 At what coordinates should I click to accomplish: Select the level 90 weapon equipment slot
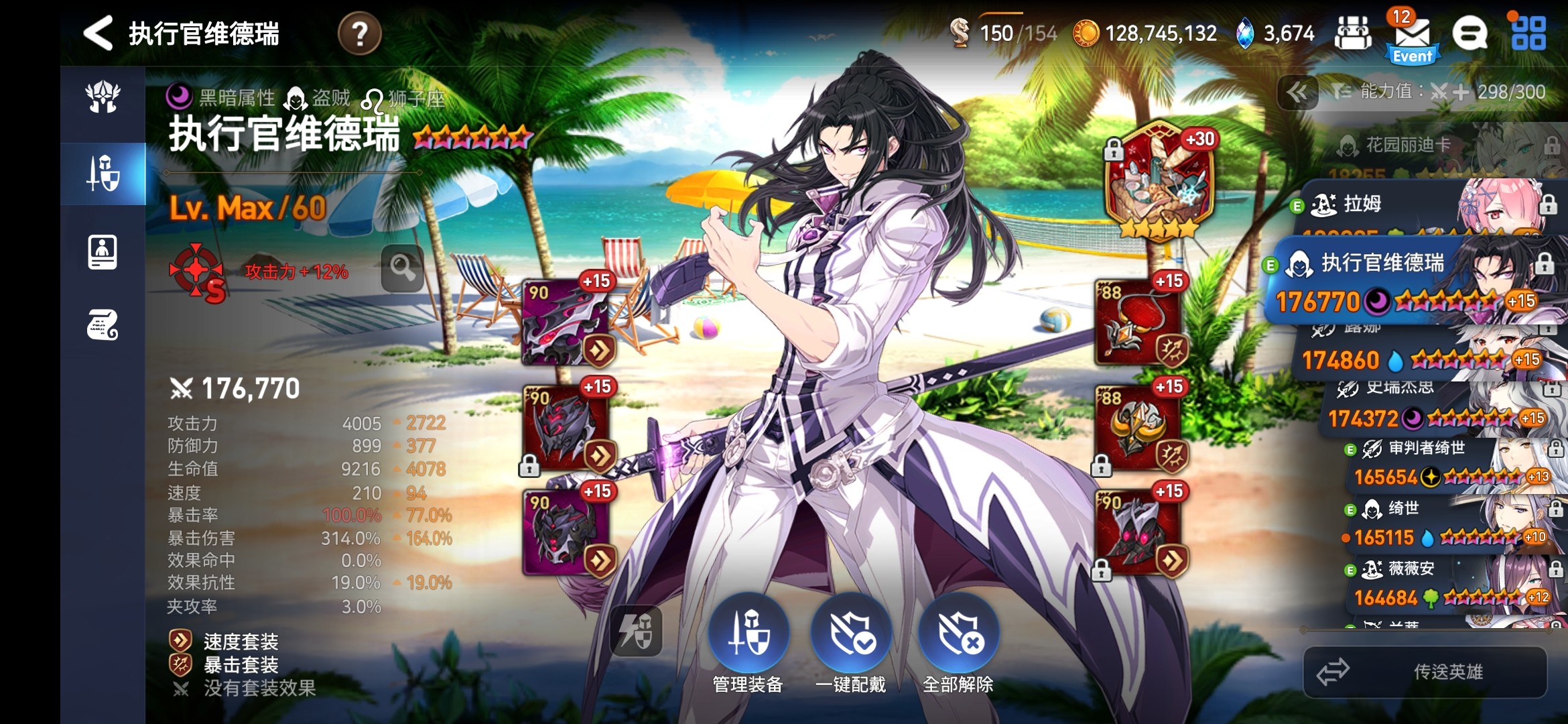(x=566, y=322)
